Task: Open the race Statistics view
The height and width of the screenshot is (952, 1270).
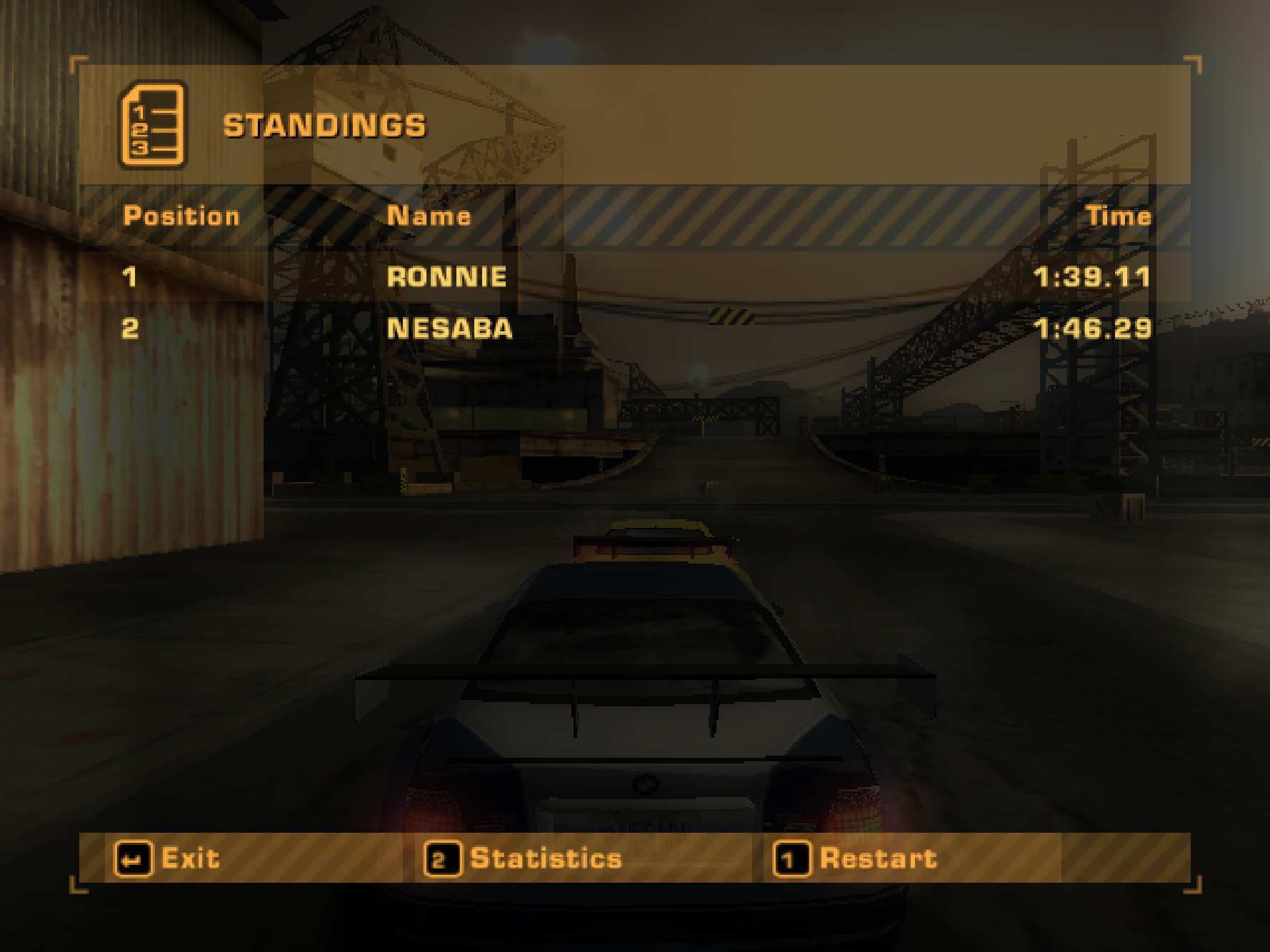Action: [524, 858]
